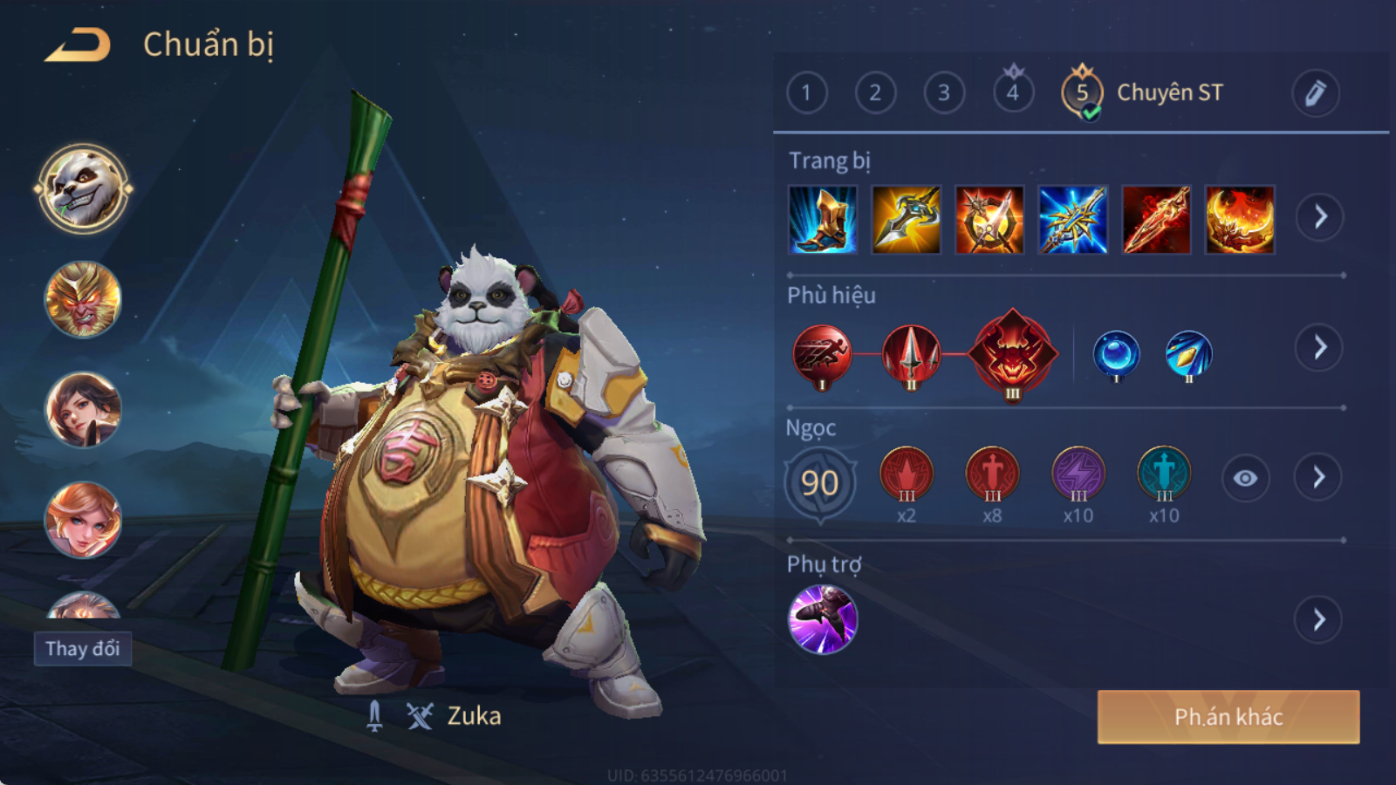The height and width of the screenshot is (785, 1396).
Task: Go back using the arrow button
Action: (77, 45)
